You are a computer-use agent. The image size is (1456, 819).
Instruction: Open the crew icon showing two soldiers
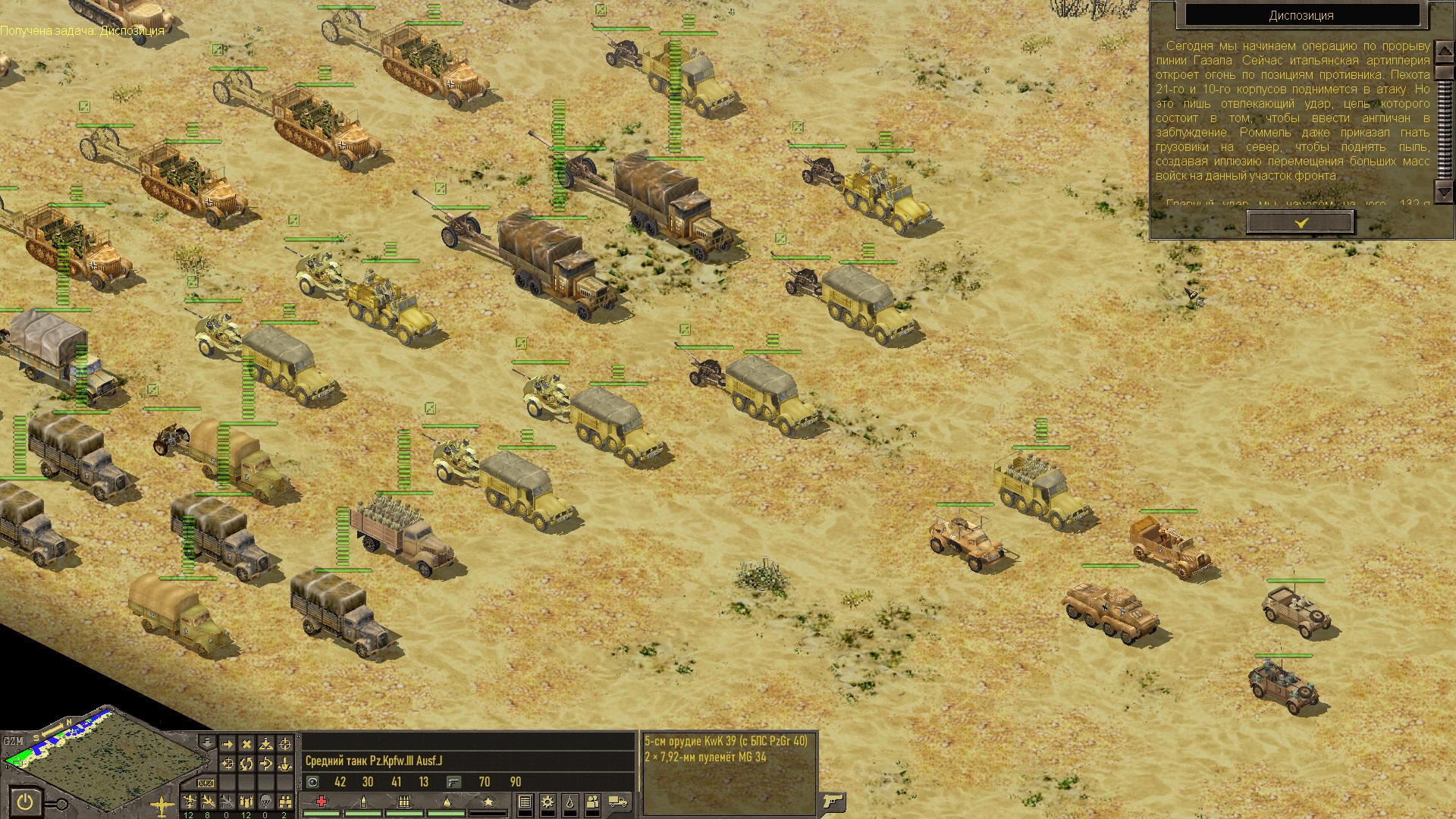[592, 802]
